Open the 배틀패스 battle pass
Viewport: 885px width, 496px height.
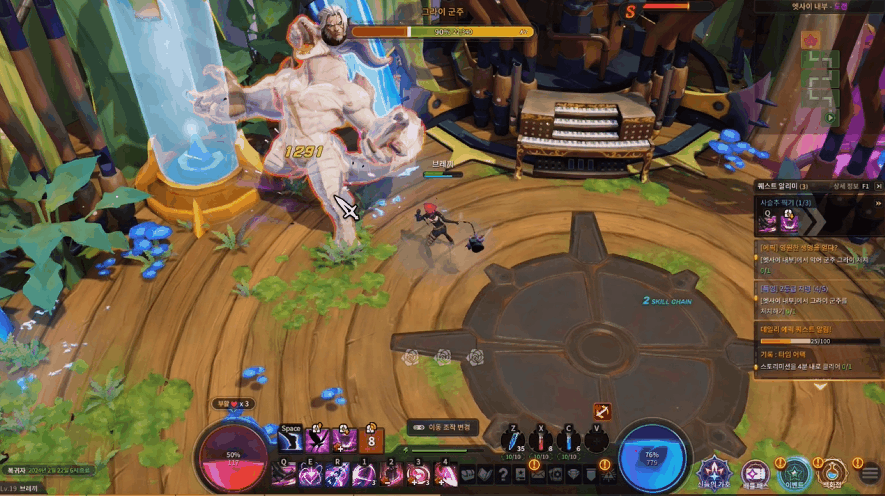pyautogui.click(x=755, y=471)
